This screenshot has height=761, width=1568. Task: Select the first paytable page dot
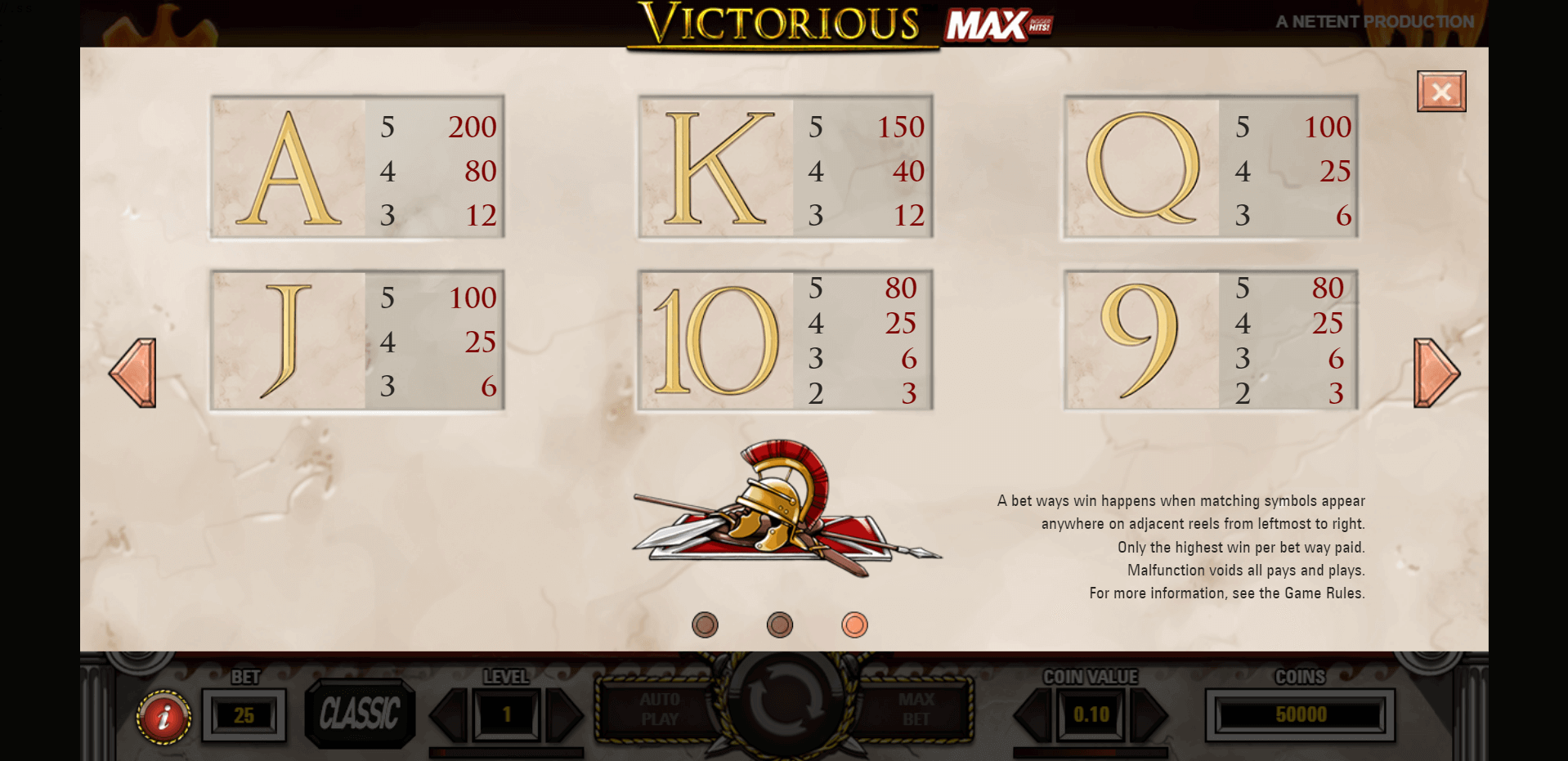(x=705, y=625)
